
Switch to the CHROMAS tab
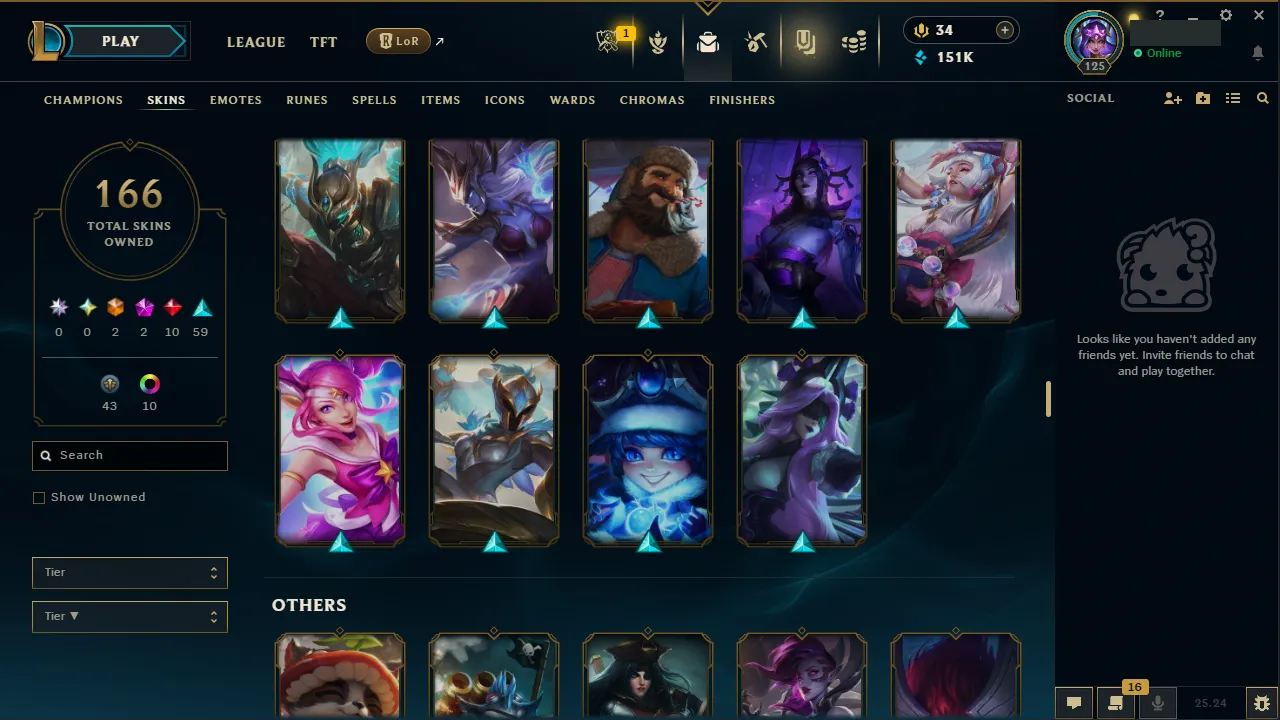652,100
